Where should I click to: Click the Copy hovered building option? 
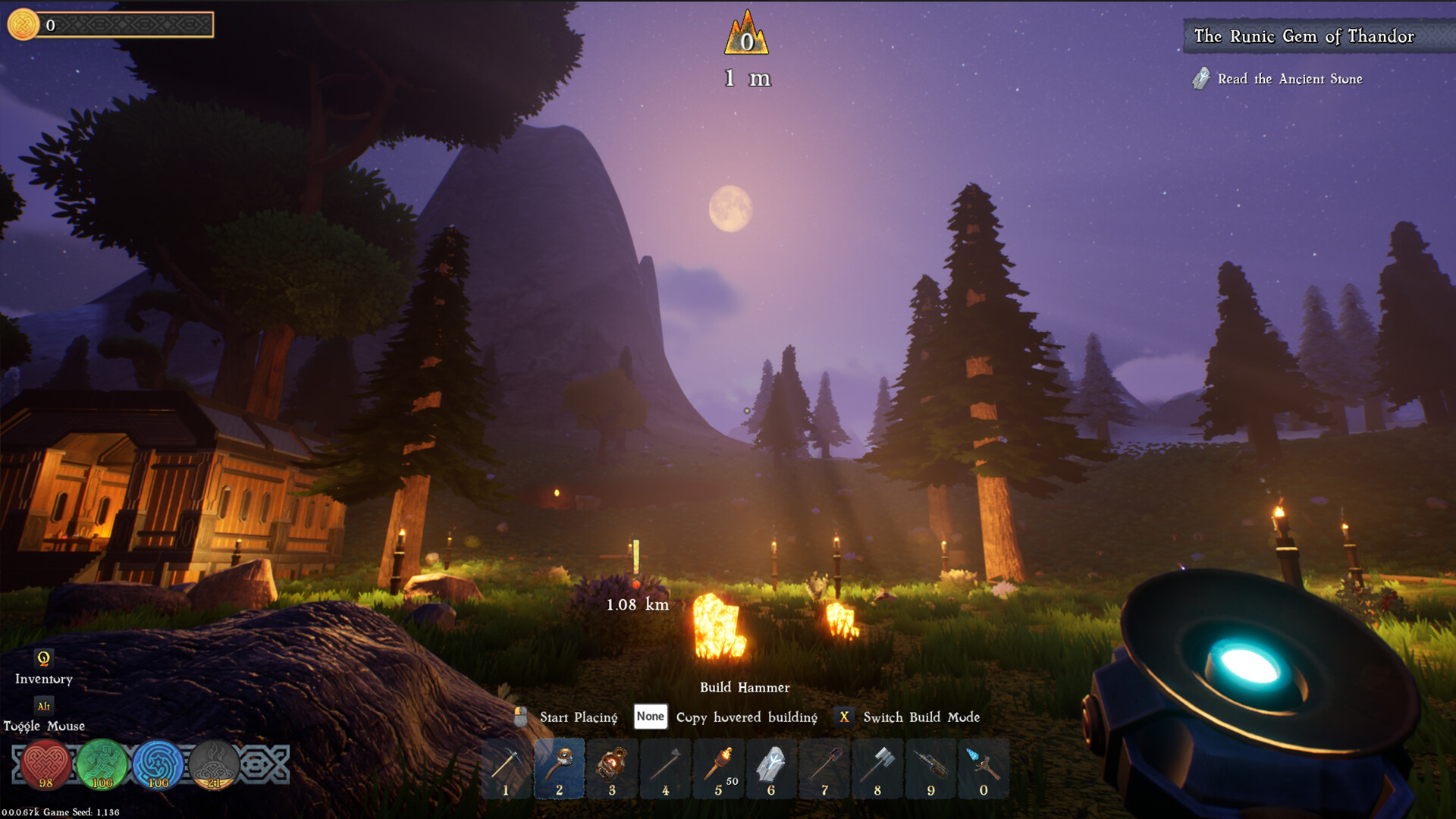(746, 717)
